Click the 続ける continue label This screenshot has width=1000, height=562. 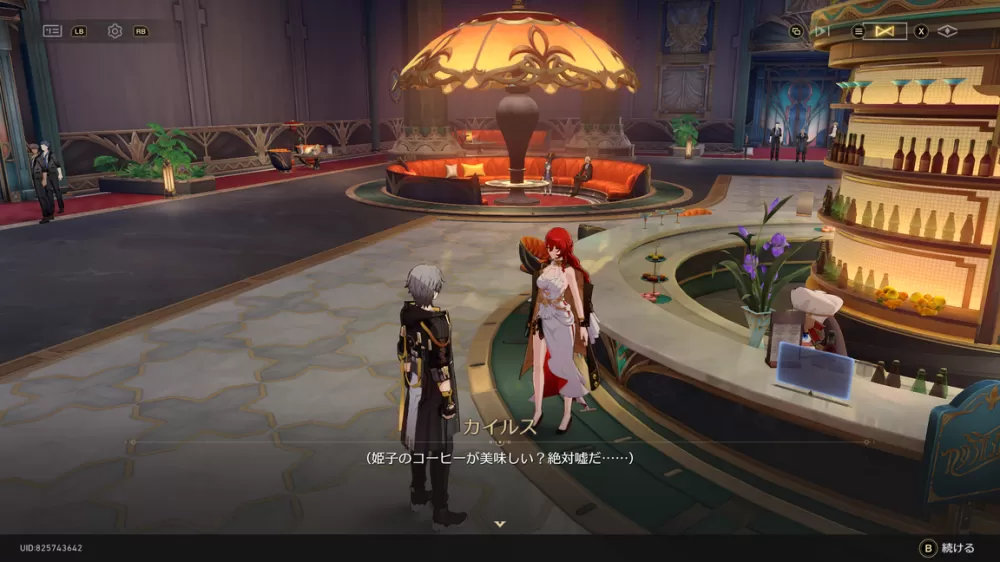[957, 548]
